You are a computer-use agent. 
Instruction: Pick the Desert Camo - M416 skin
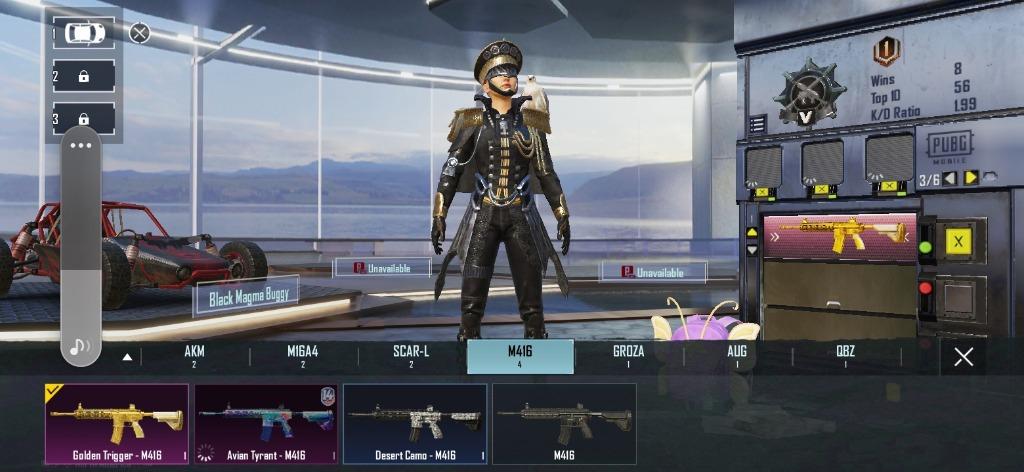(415, 424)
